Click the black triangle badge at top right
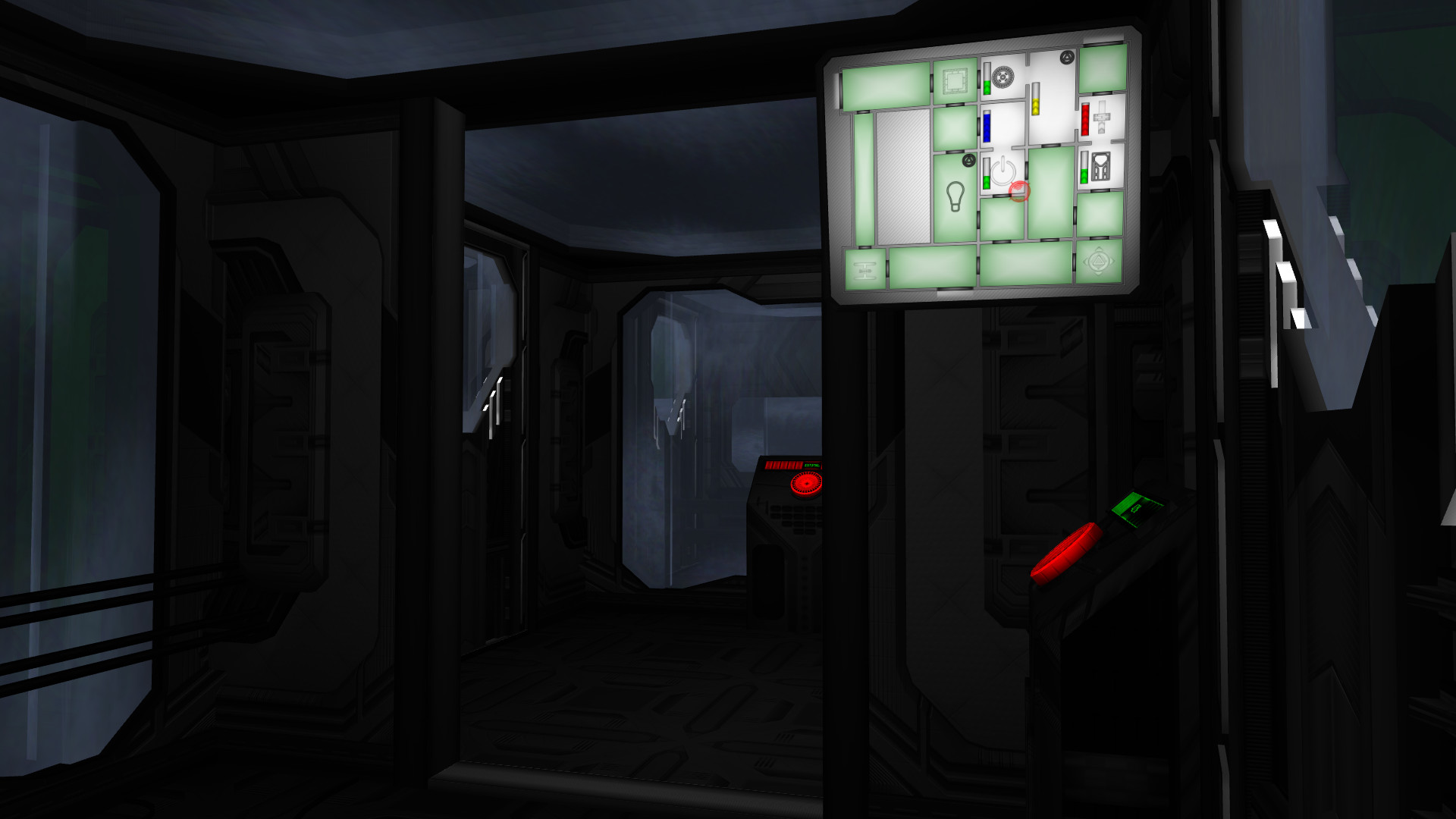 (1067, 58)
